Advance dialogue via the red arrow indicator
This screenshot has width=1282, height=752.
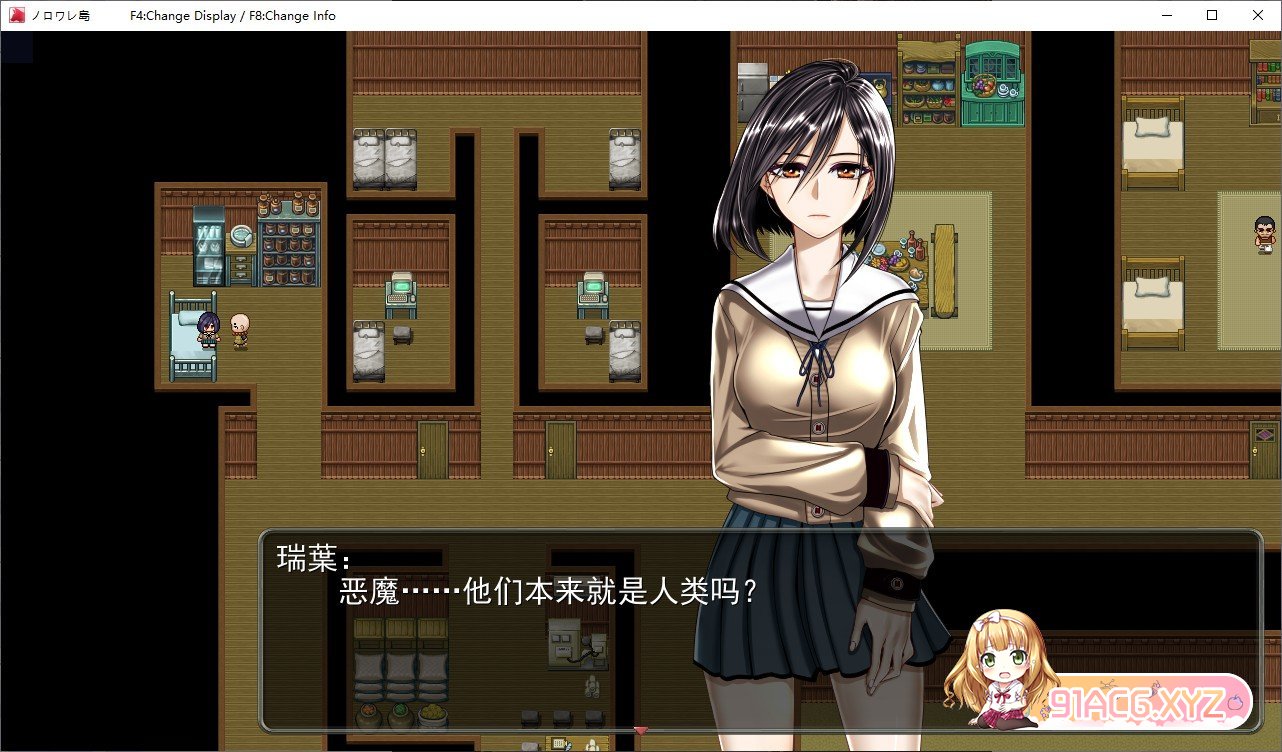641,731
